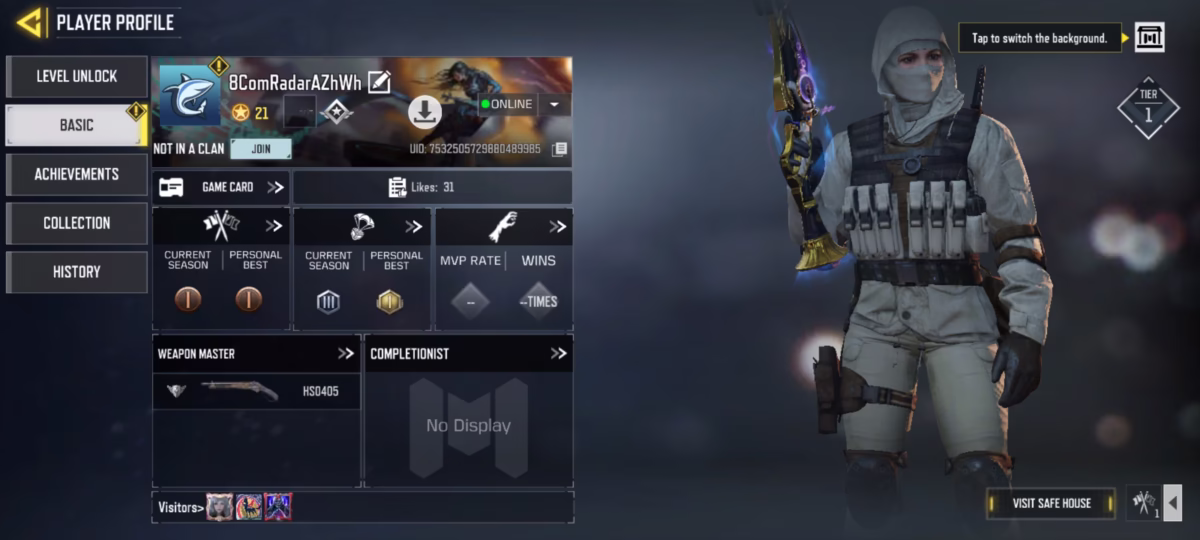This screenshot has height=540, width=1200.
Task: Open the Achievements tab
Action: point(77,174)
